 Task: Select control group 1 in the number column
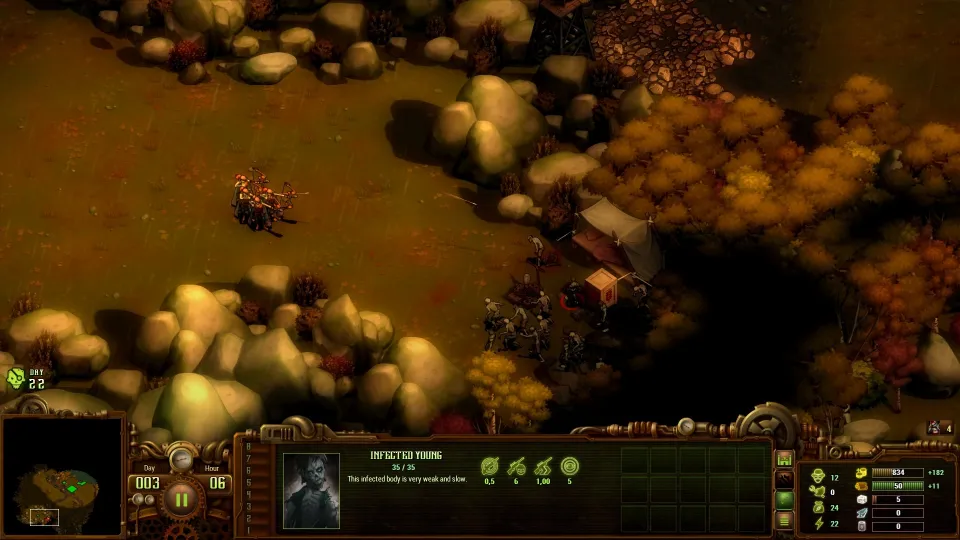click(250, 530)
